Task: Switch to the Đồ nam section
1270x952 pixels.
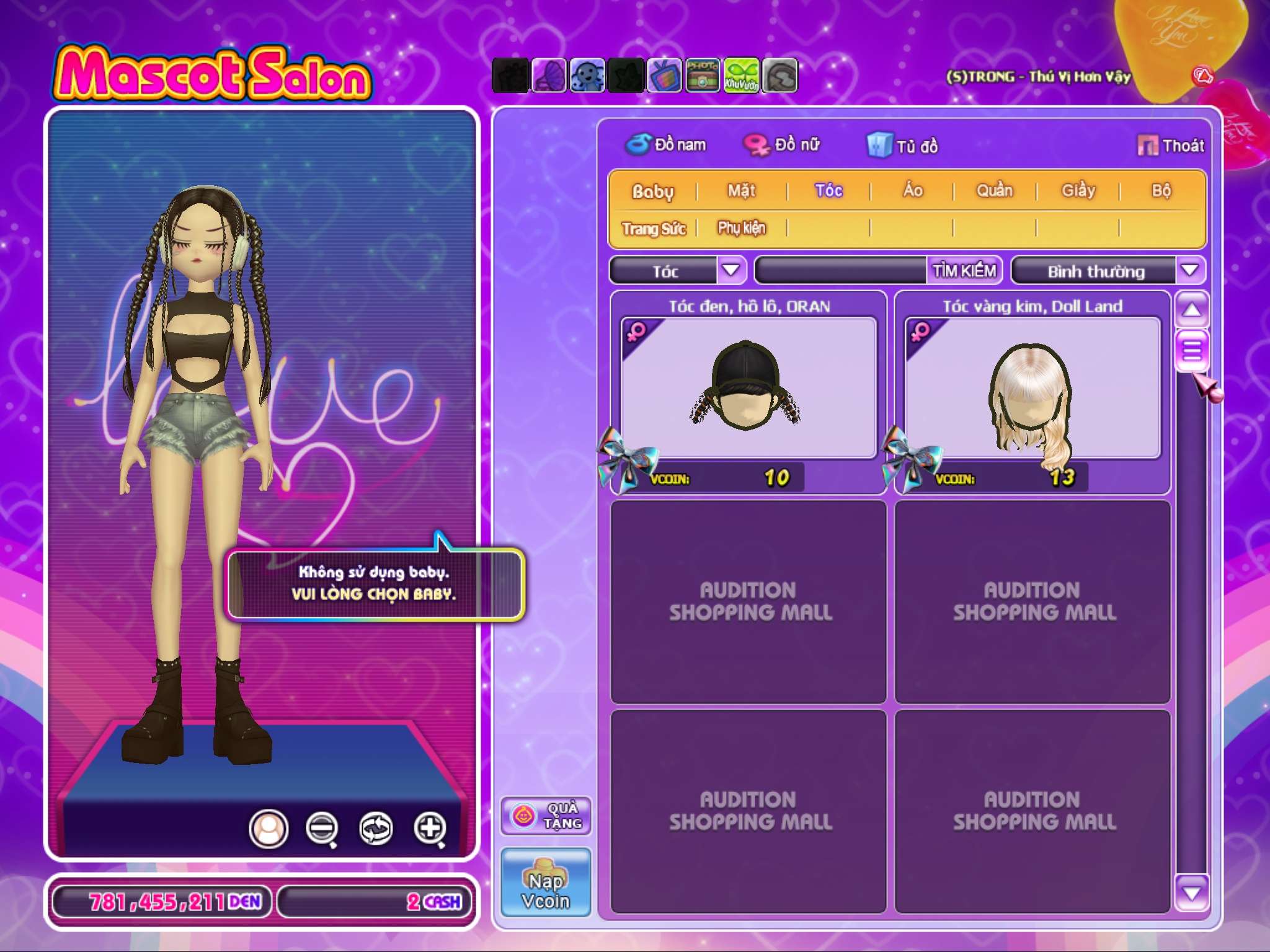Action: coord(666,145)
